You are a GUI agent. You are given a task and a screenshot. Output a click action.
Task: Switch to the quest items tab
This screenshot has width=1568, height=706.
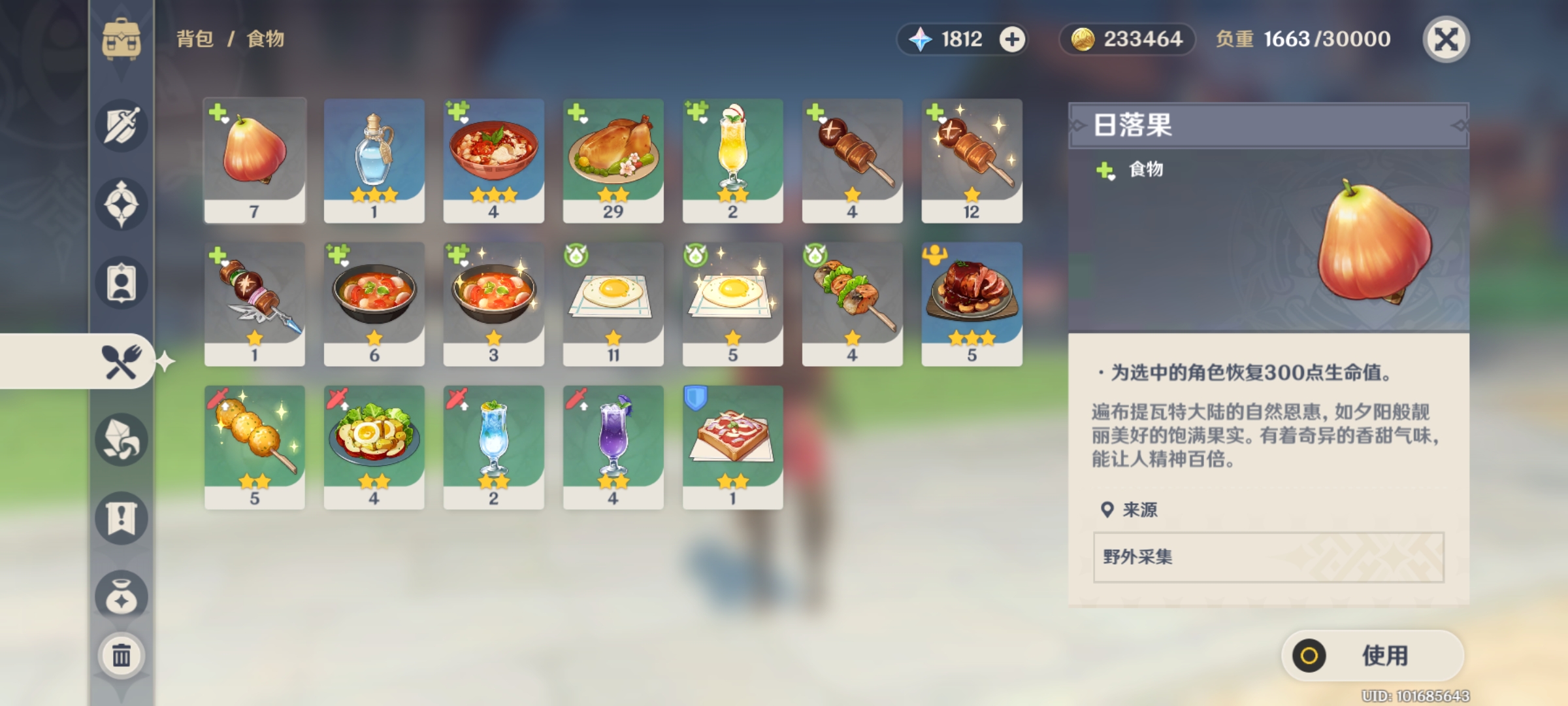click(x=122, y=518)
